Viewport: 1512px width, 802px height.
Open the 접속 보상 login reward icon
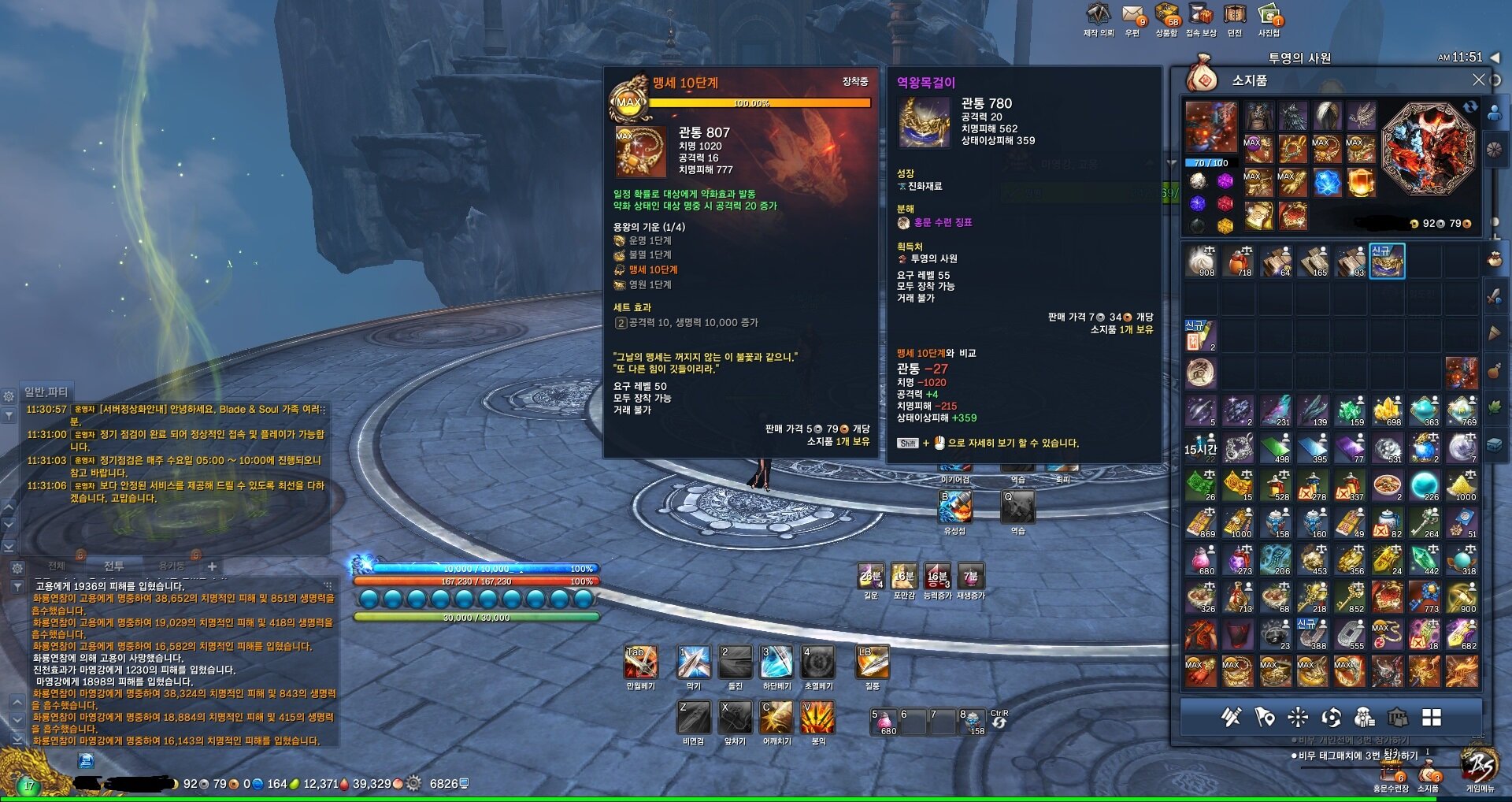pos(1201,17)
